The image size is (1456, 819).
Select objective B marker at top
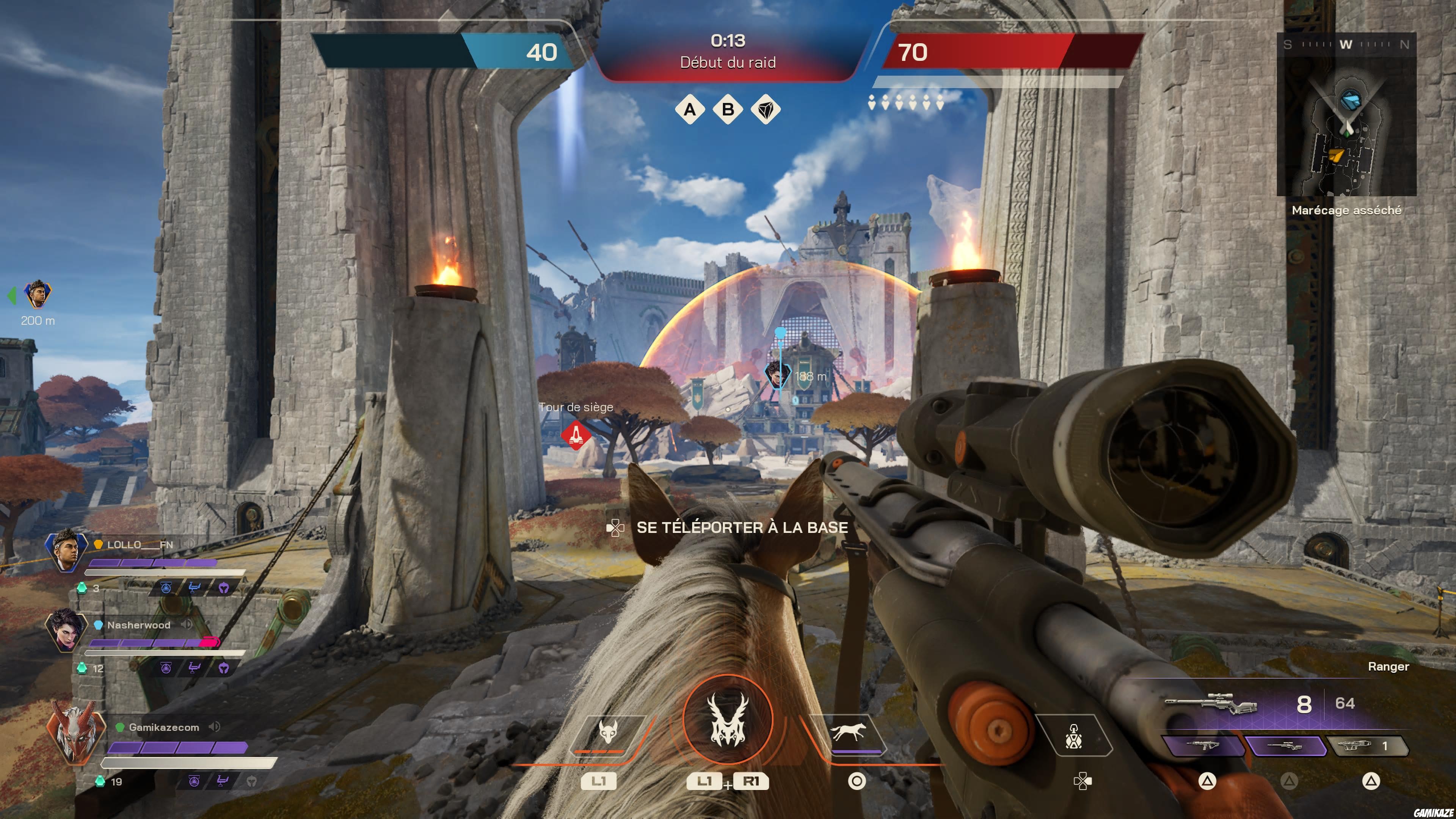coord(728,109)
